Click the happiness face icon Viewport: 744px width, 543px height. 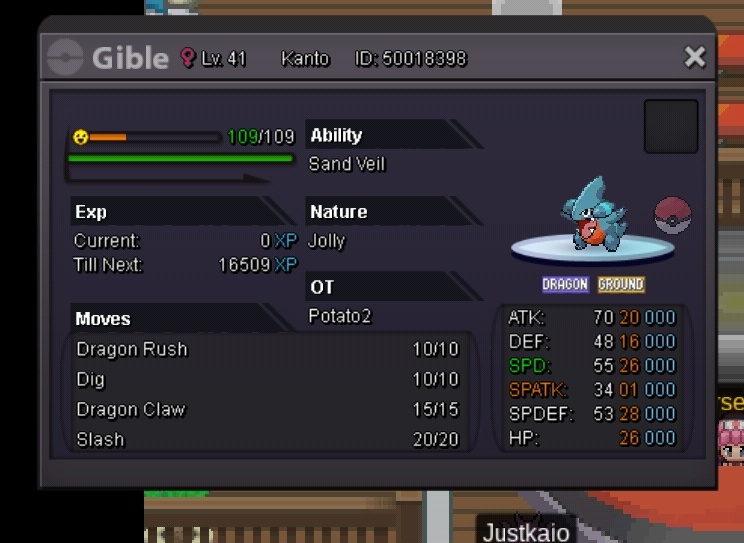81,137
